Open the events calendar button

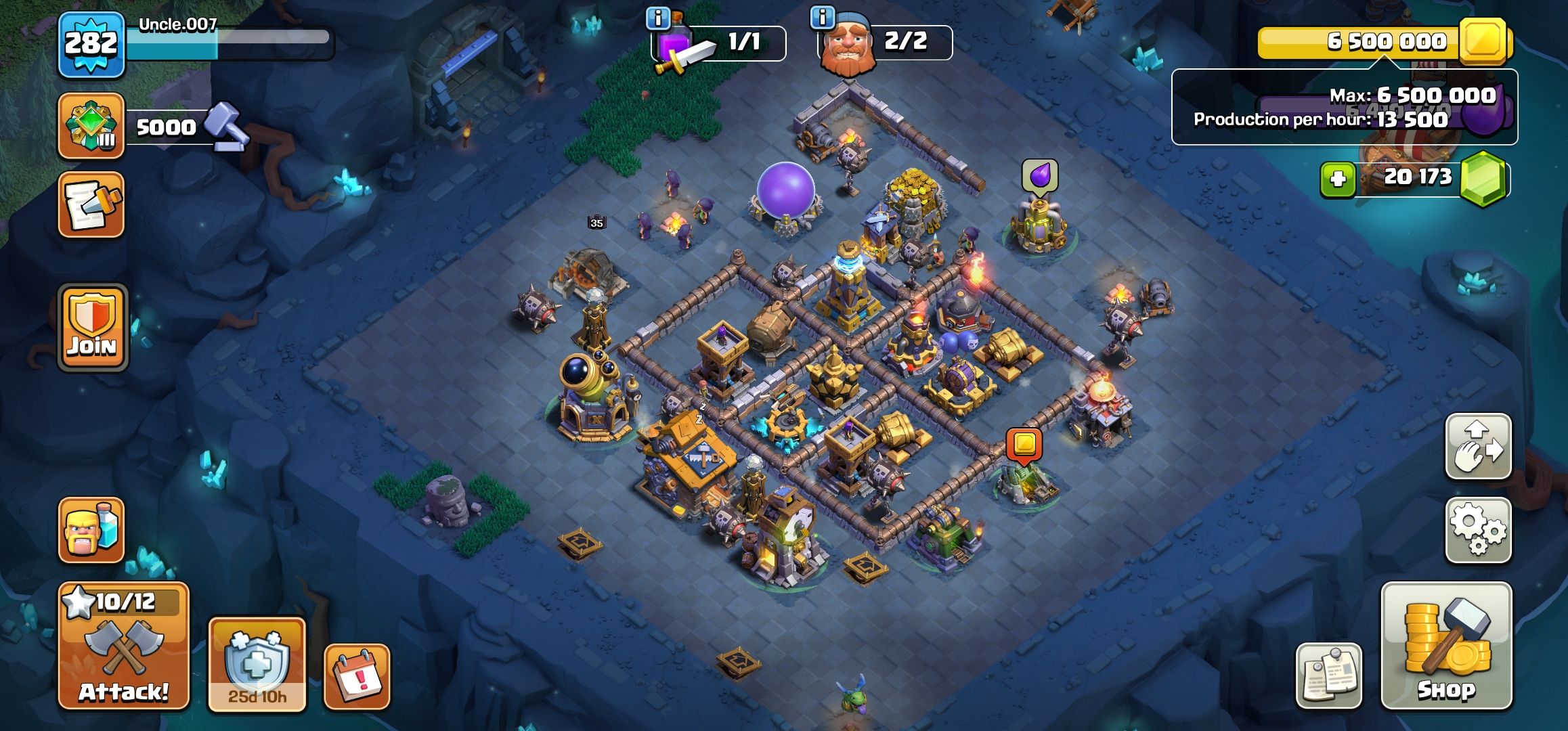(357, 676)
